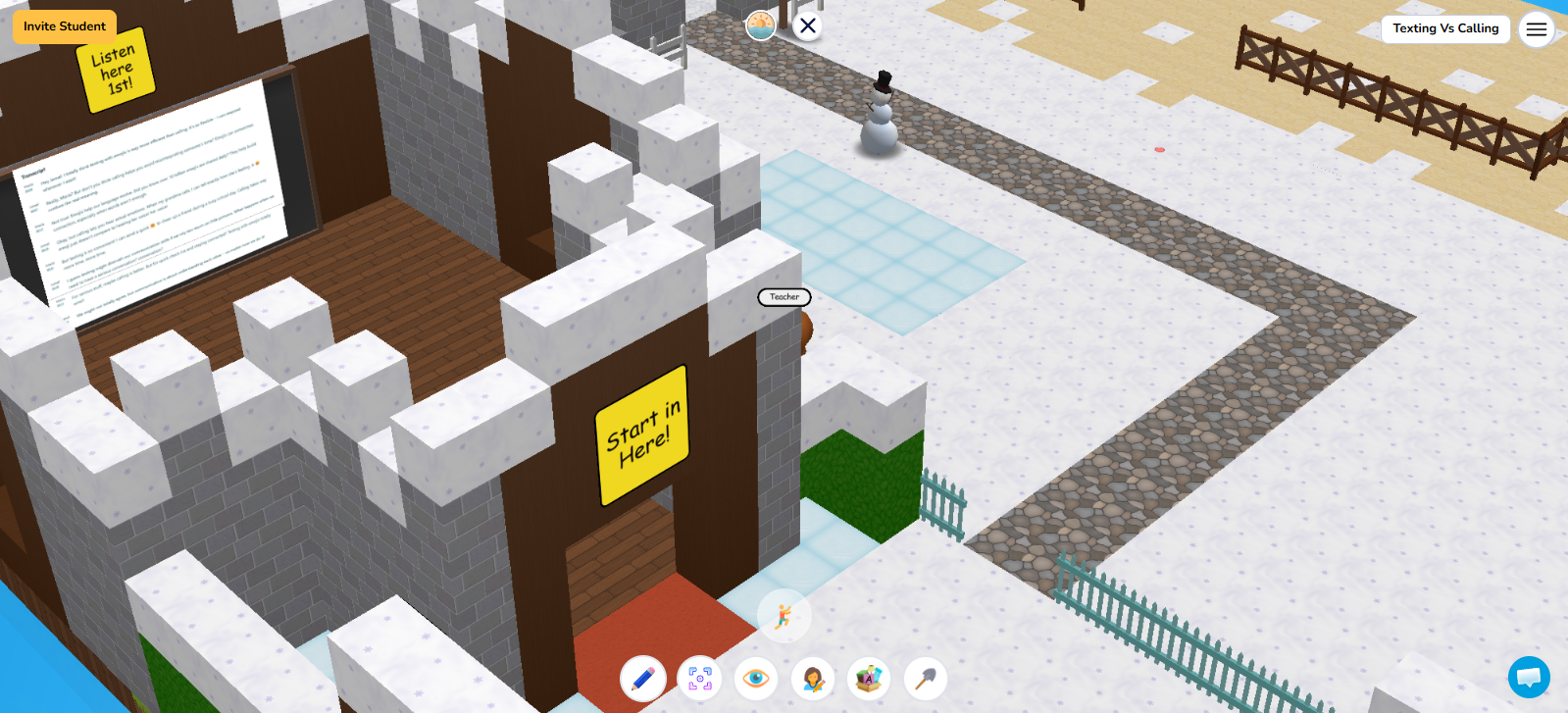Dismiss the view with the X button
The height and width of the screenshot is (713, 1568).
(x=808, y=26)
